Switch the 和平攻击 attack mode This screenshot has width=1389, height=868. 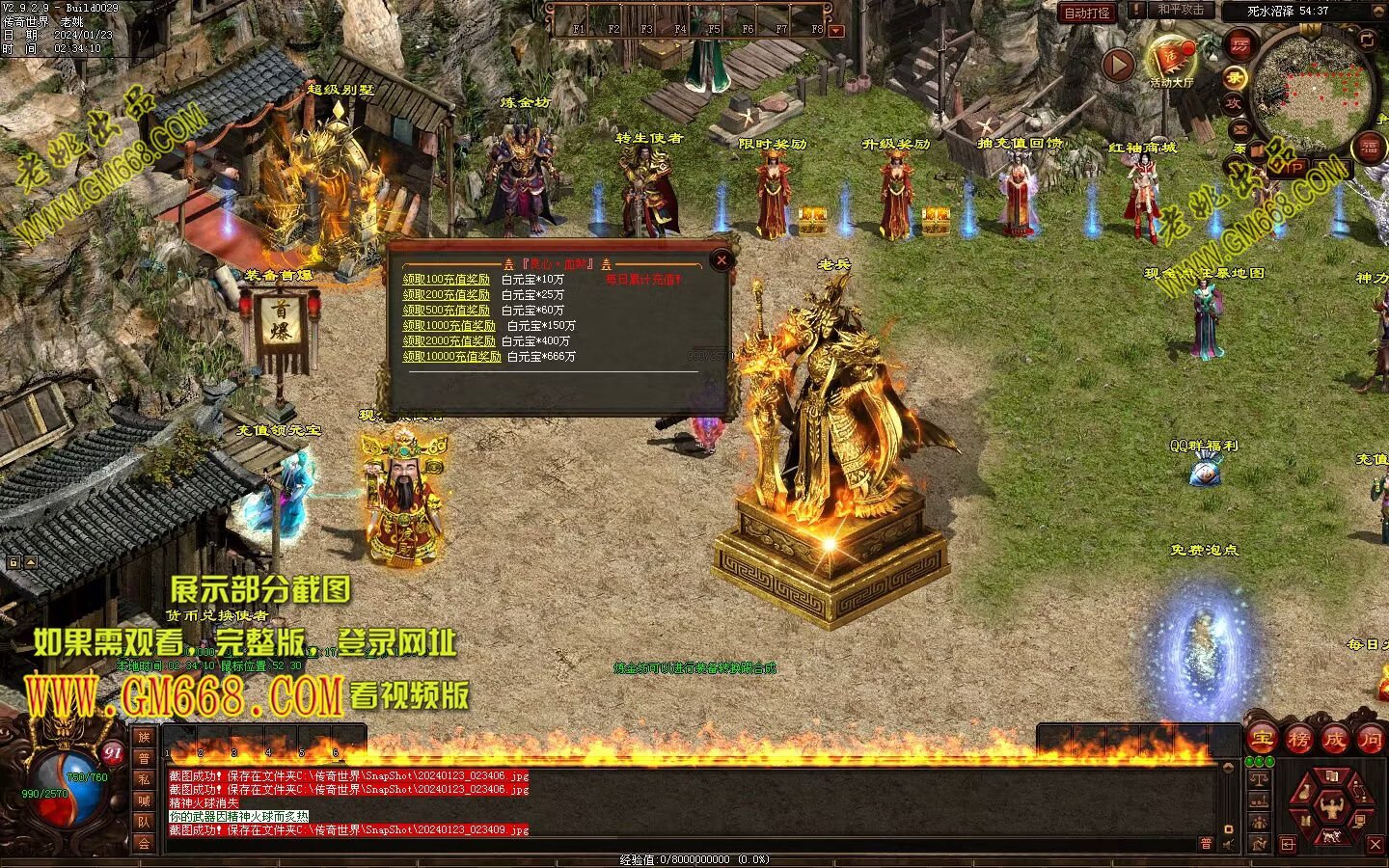[1181, 10]
